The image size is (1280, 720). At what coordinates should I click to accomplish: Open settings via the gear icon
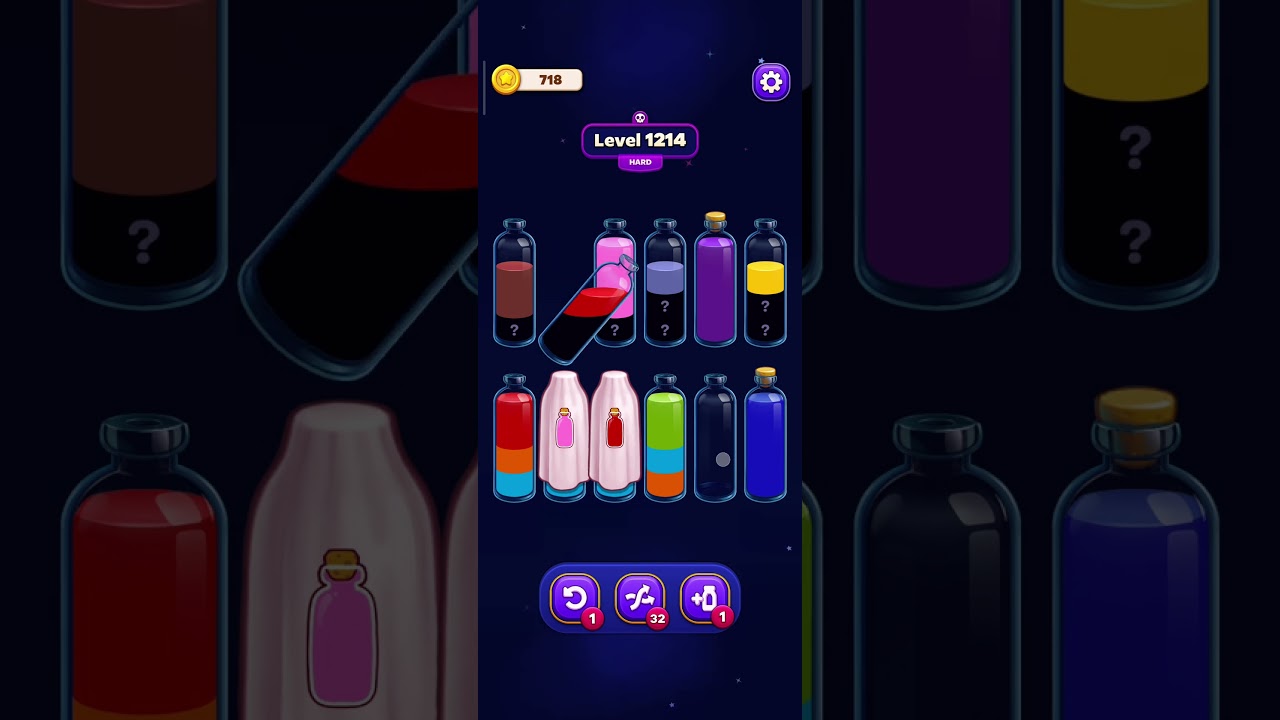[x=770, y=81]
